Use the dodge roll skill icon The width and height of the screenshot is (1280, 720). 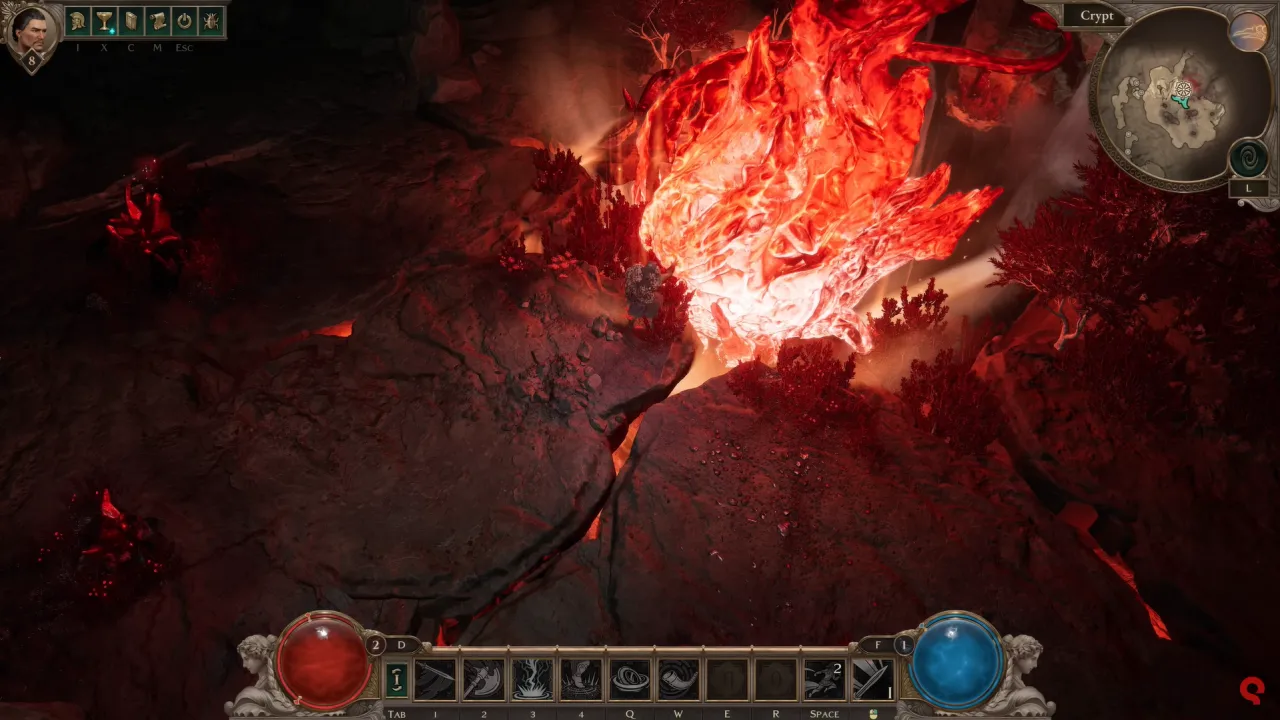(x=824, y=679)
